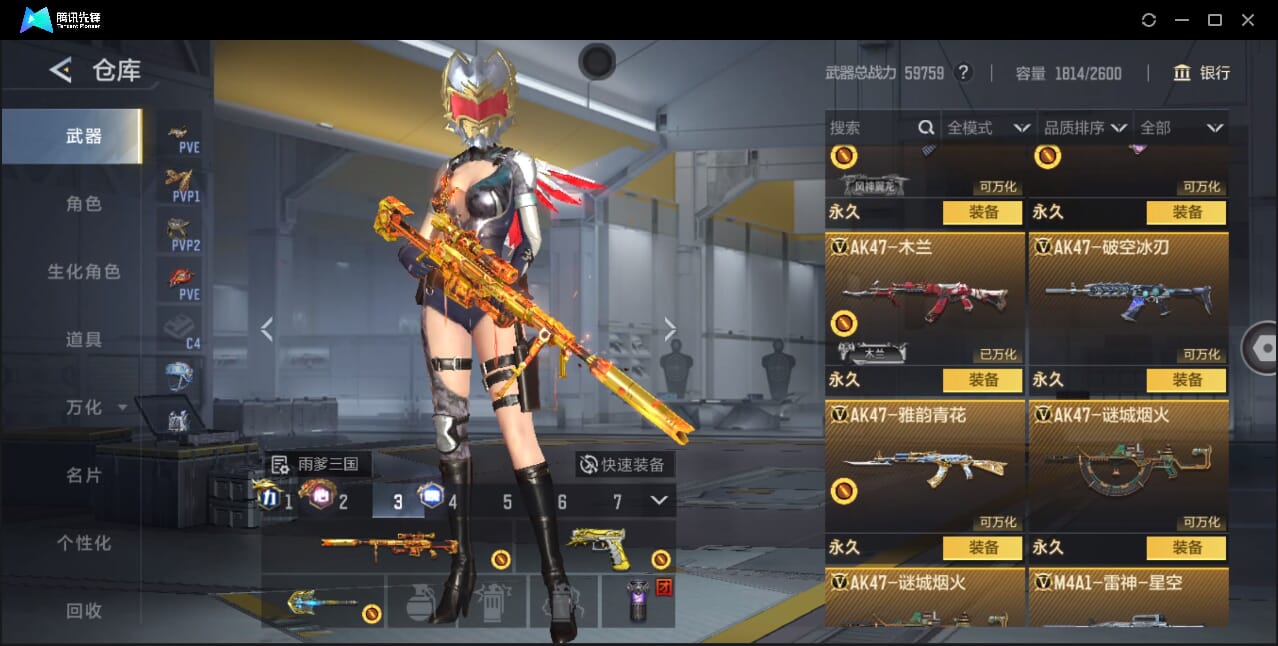1278x646 pixels.
Task: Open the 生化角色 category
Action: click(x=84, y=272)
